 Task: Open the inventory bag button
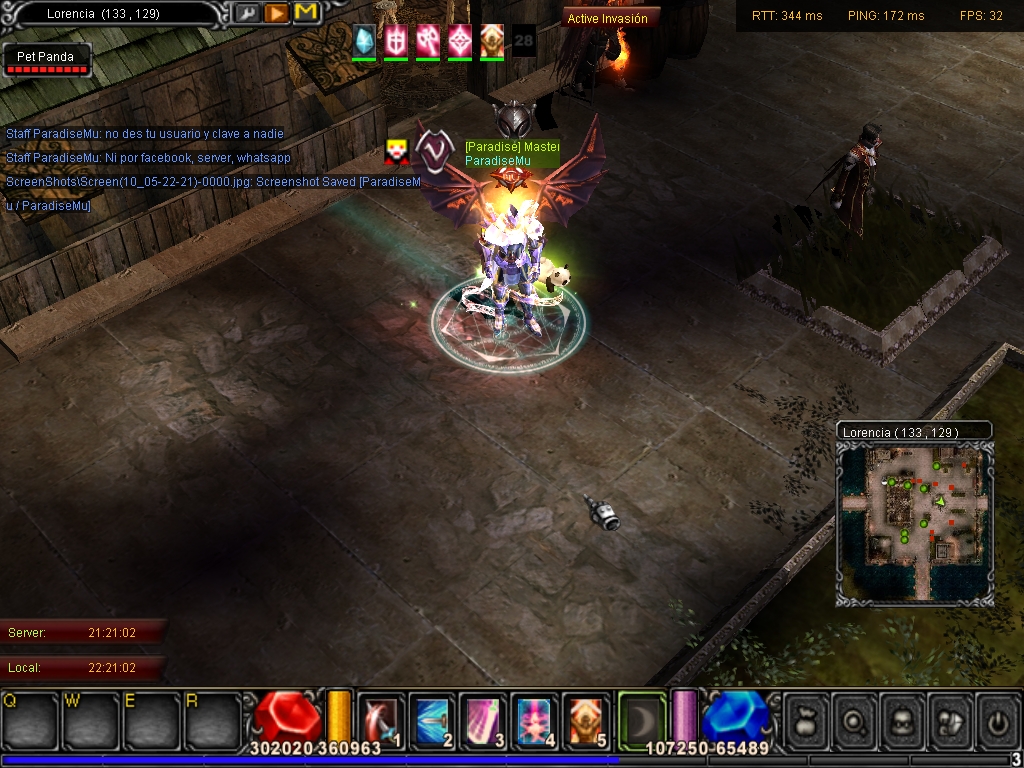tap(807, 719)
